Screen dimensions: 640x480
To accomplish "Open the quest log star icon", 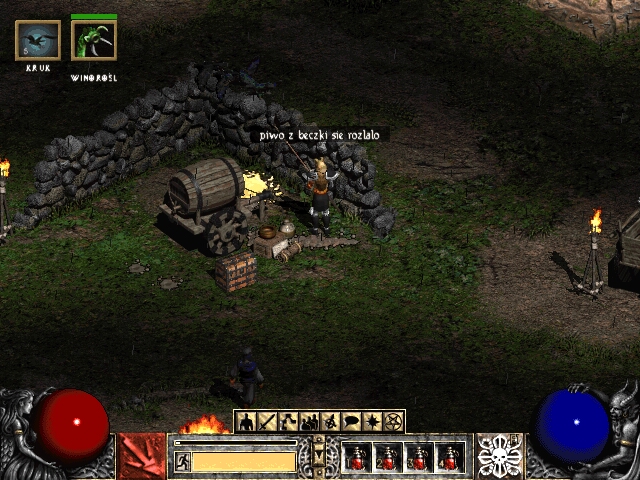I will coord(373,421).
